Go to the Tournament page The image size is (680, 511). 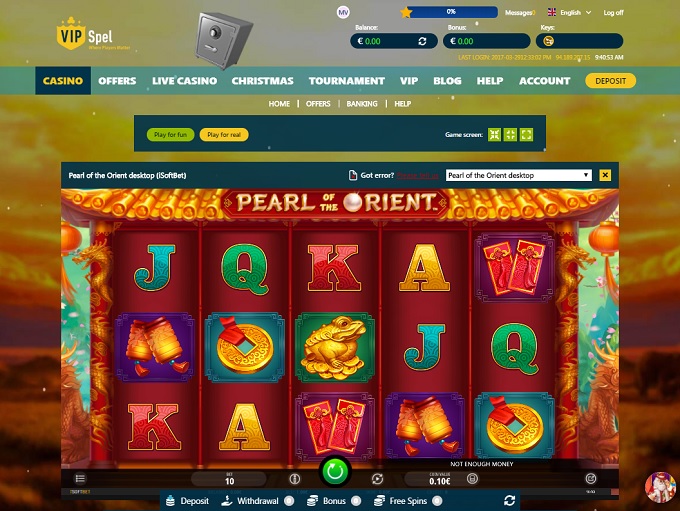(x=346, y=81)
